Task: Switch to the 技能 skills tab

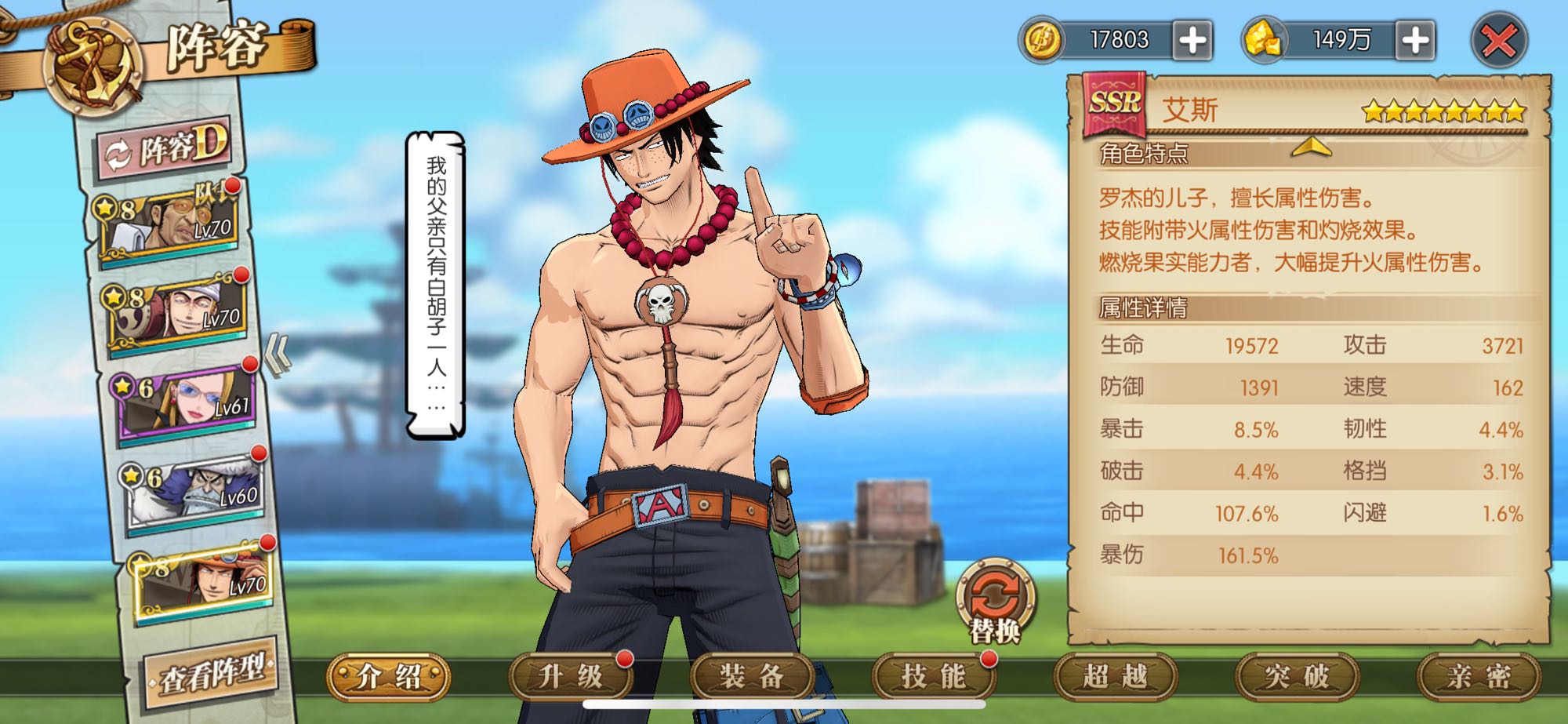Action: (933, 676)
